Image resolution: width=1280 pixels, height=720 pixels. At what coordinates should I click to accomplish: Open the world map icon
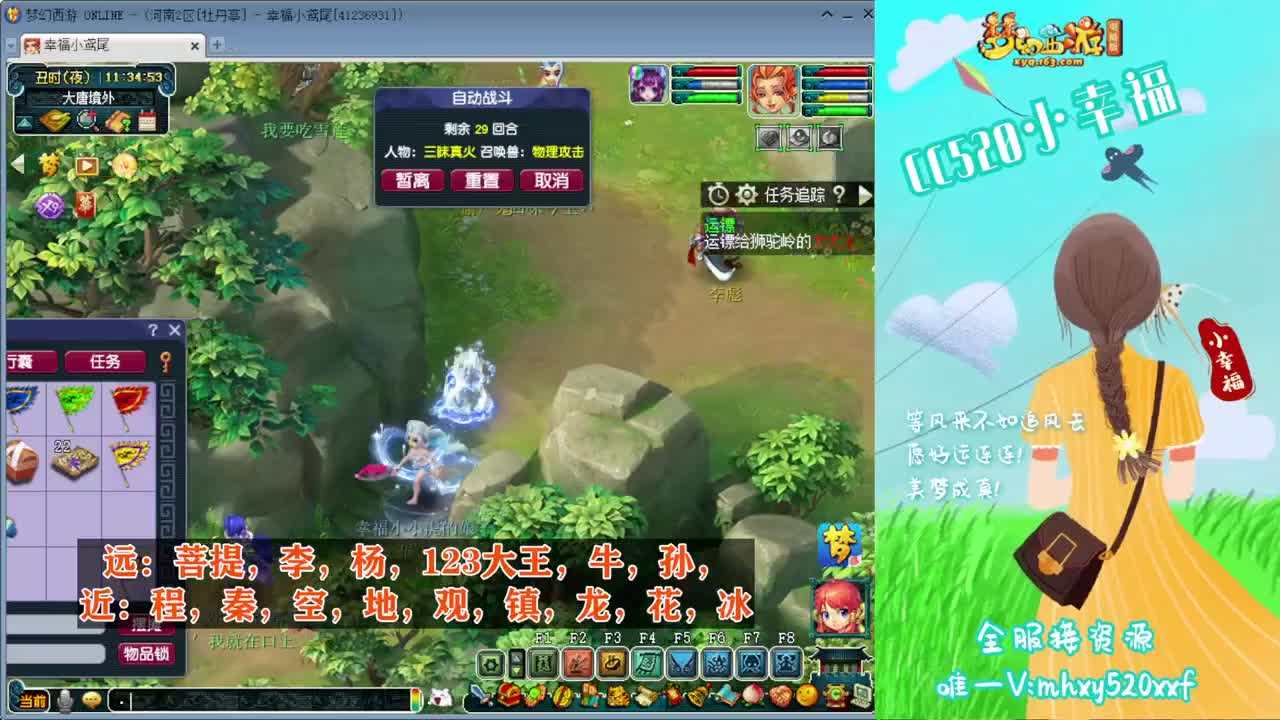[53, 121]
